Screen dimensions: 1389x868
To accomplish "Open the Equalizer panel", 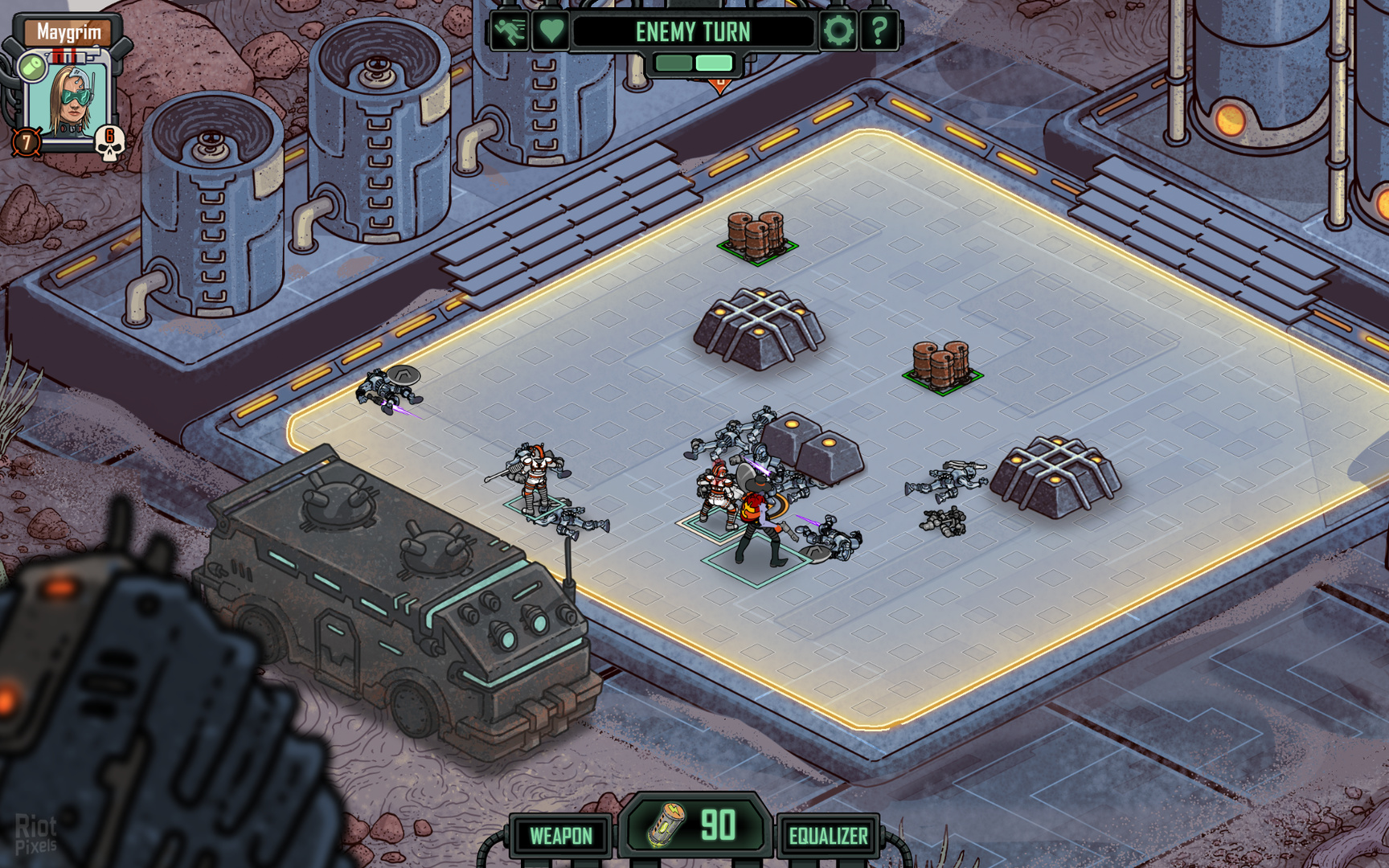I will [x=828, y=836].
